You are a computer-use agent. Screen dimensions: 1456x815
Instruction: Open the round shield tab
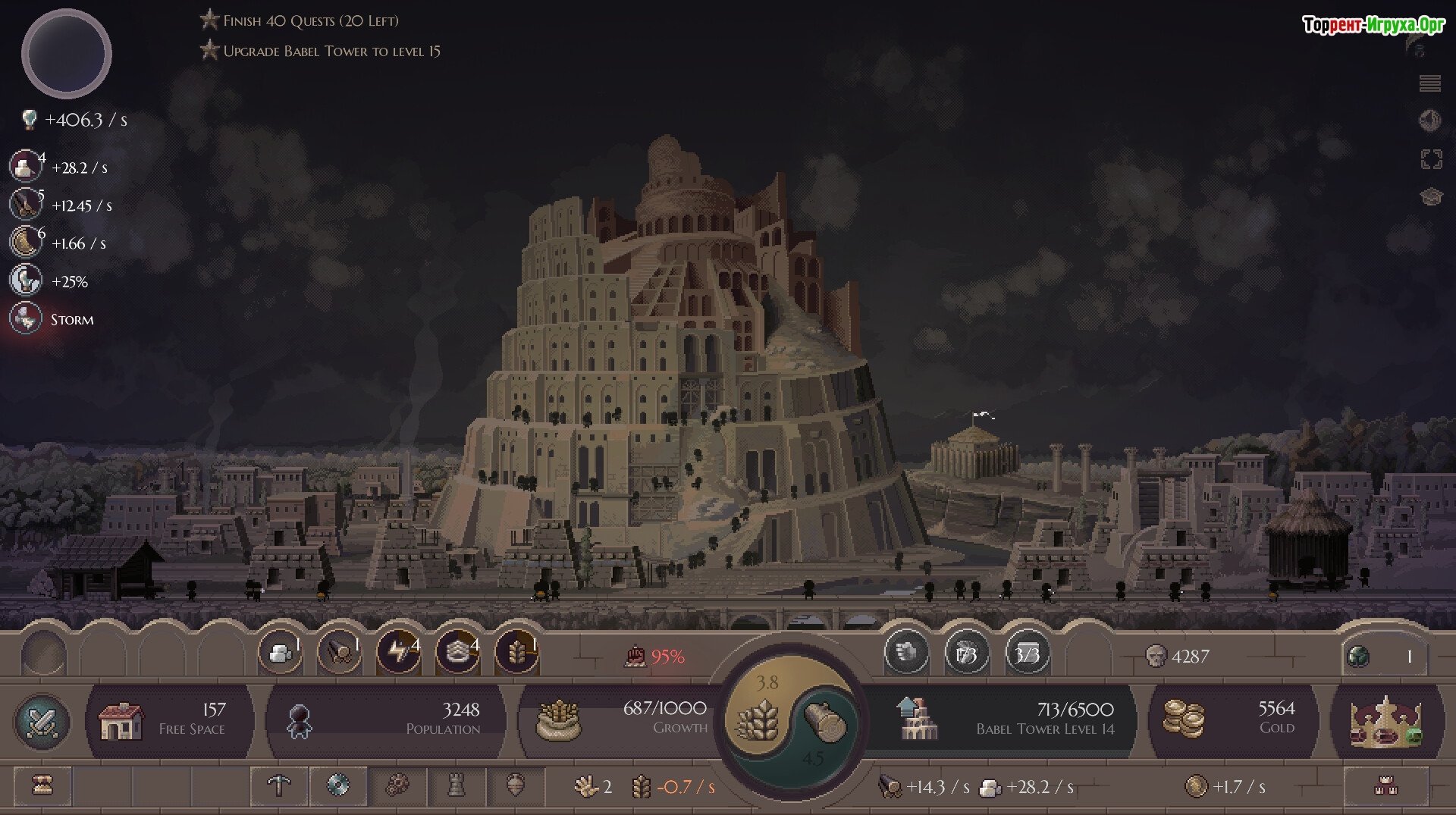pos(337,786)
